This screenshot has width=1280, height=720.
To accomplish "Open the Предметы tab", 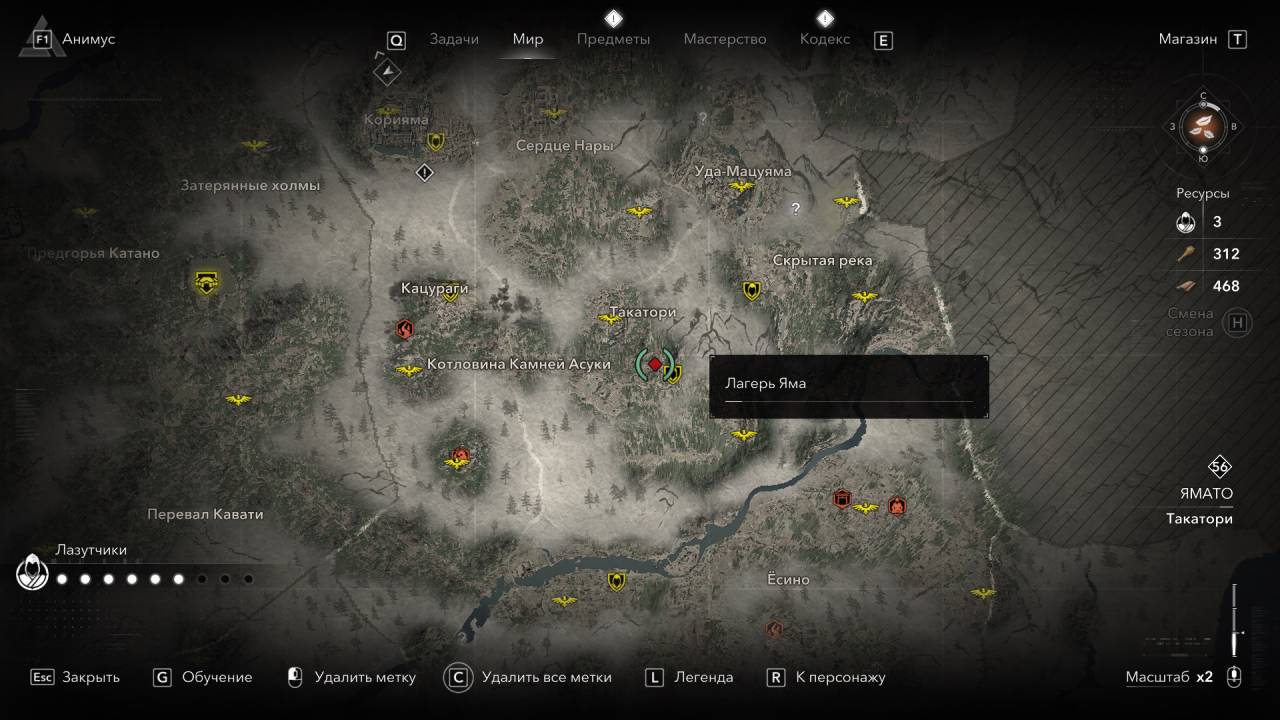I will 613,39.
